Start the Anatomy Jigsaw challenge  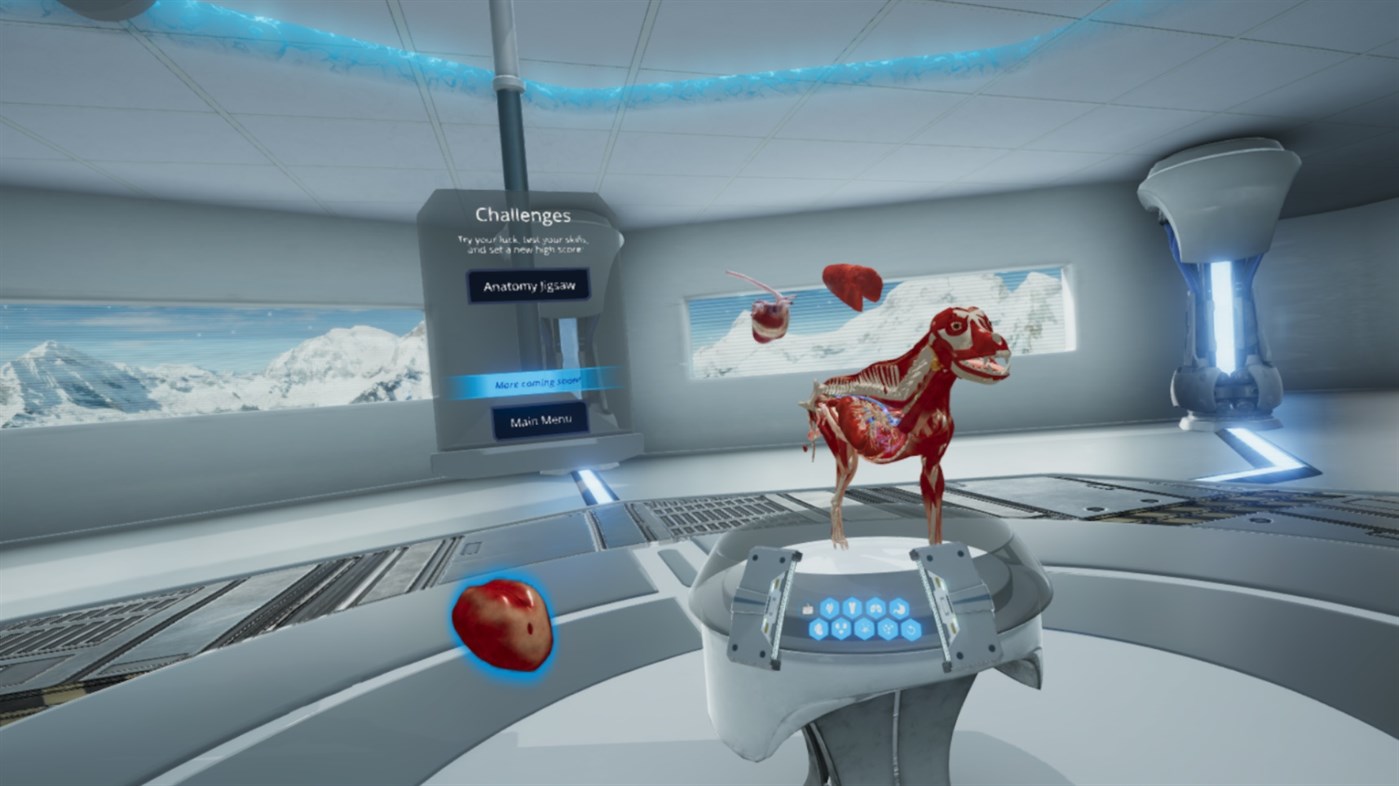tap(528, 284)
